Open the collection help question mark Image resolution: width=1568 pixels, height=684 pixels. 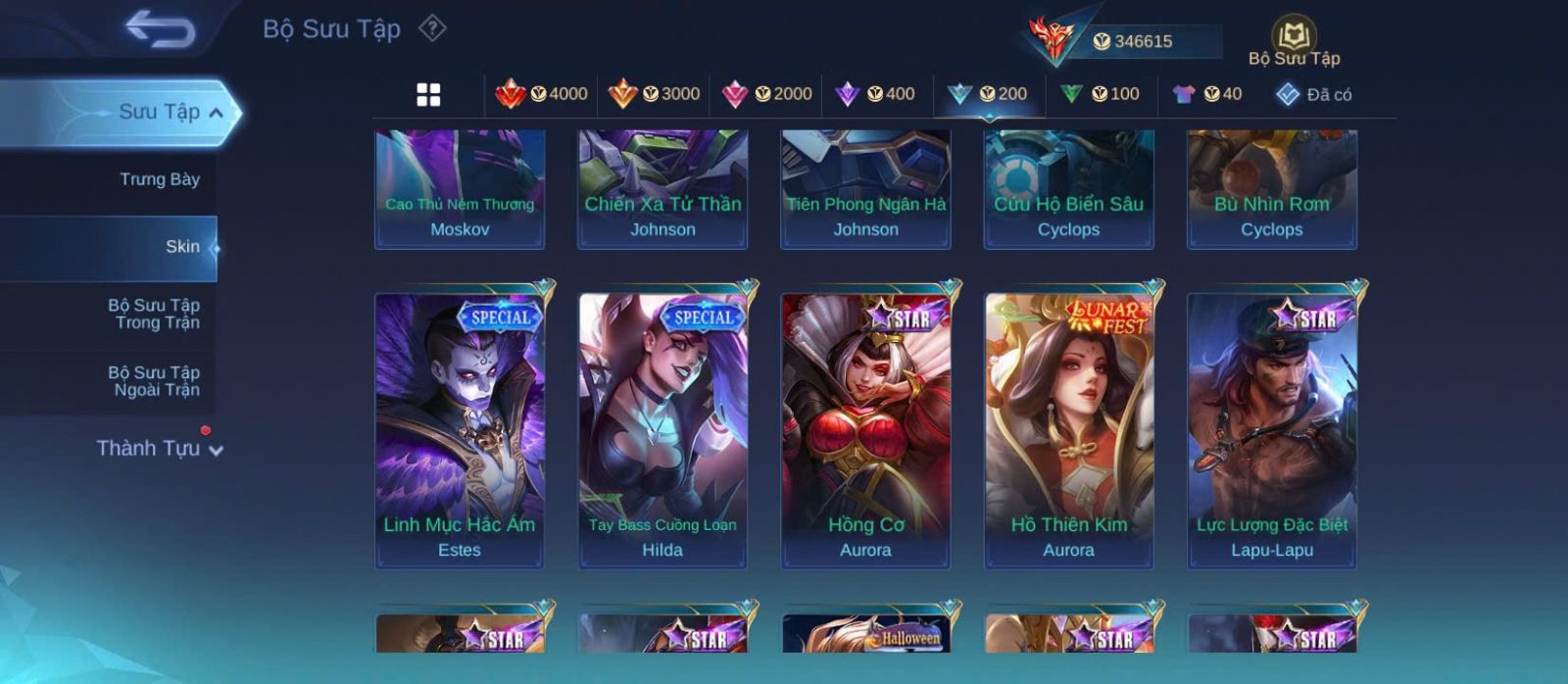pyautogui.click(x=432, y=28)
